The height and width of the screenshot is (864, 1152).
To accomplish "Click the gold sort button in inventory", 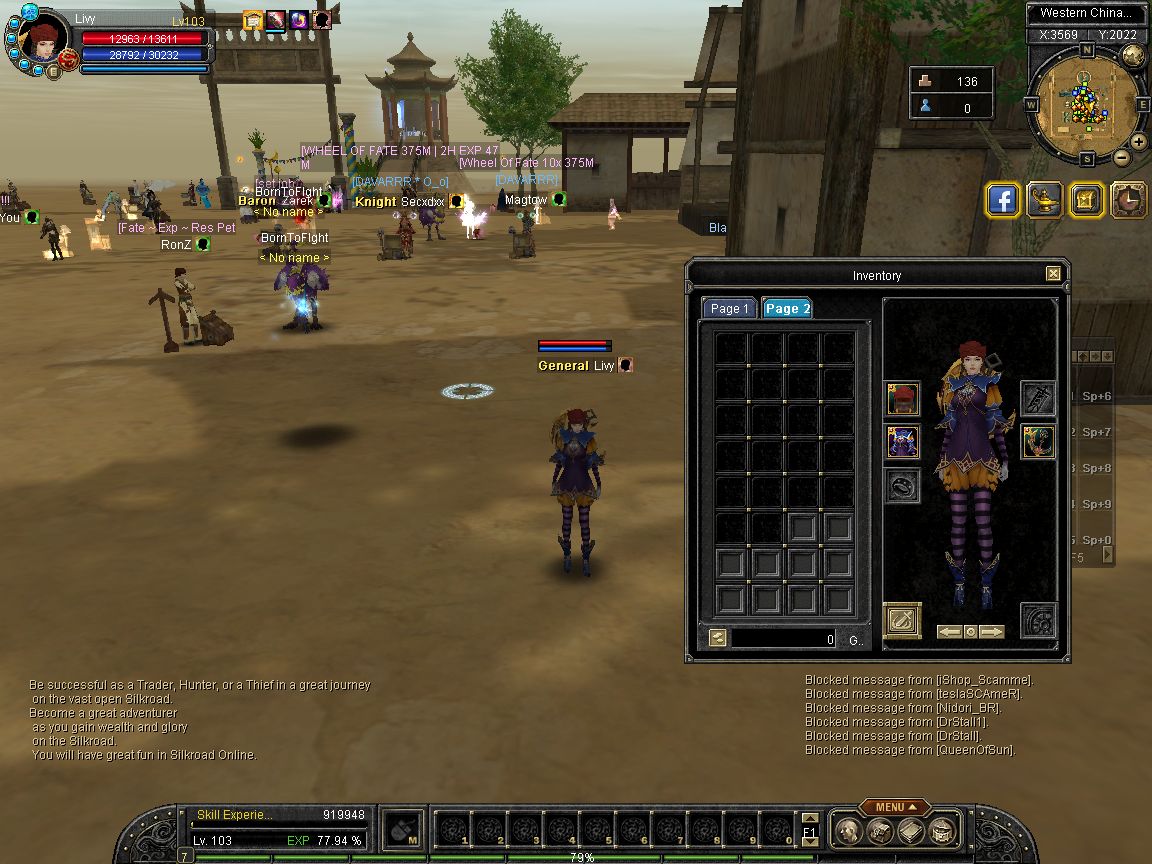I will [717, 638].
